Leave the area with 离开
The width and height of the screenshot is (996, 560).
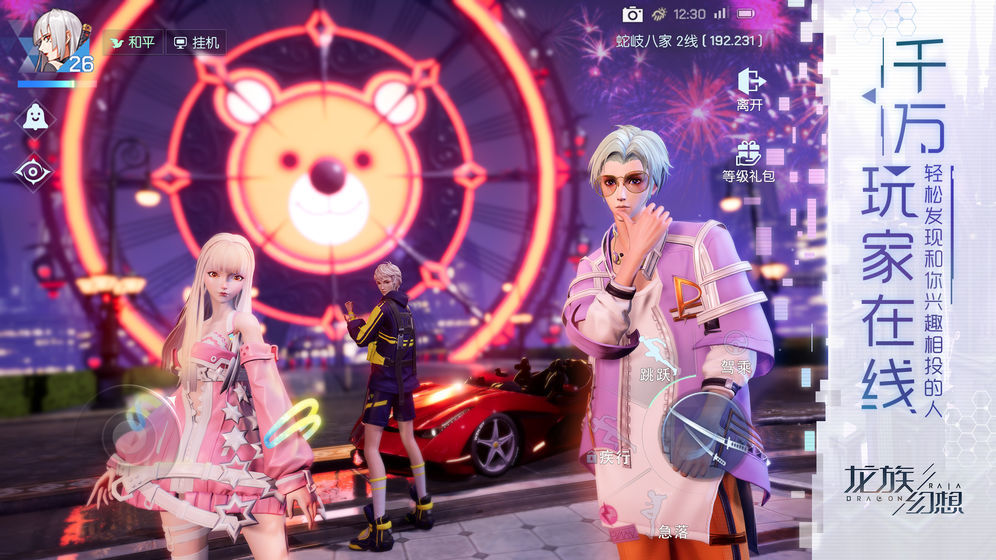(749, 89)
